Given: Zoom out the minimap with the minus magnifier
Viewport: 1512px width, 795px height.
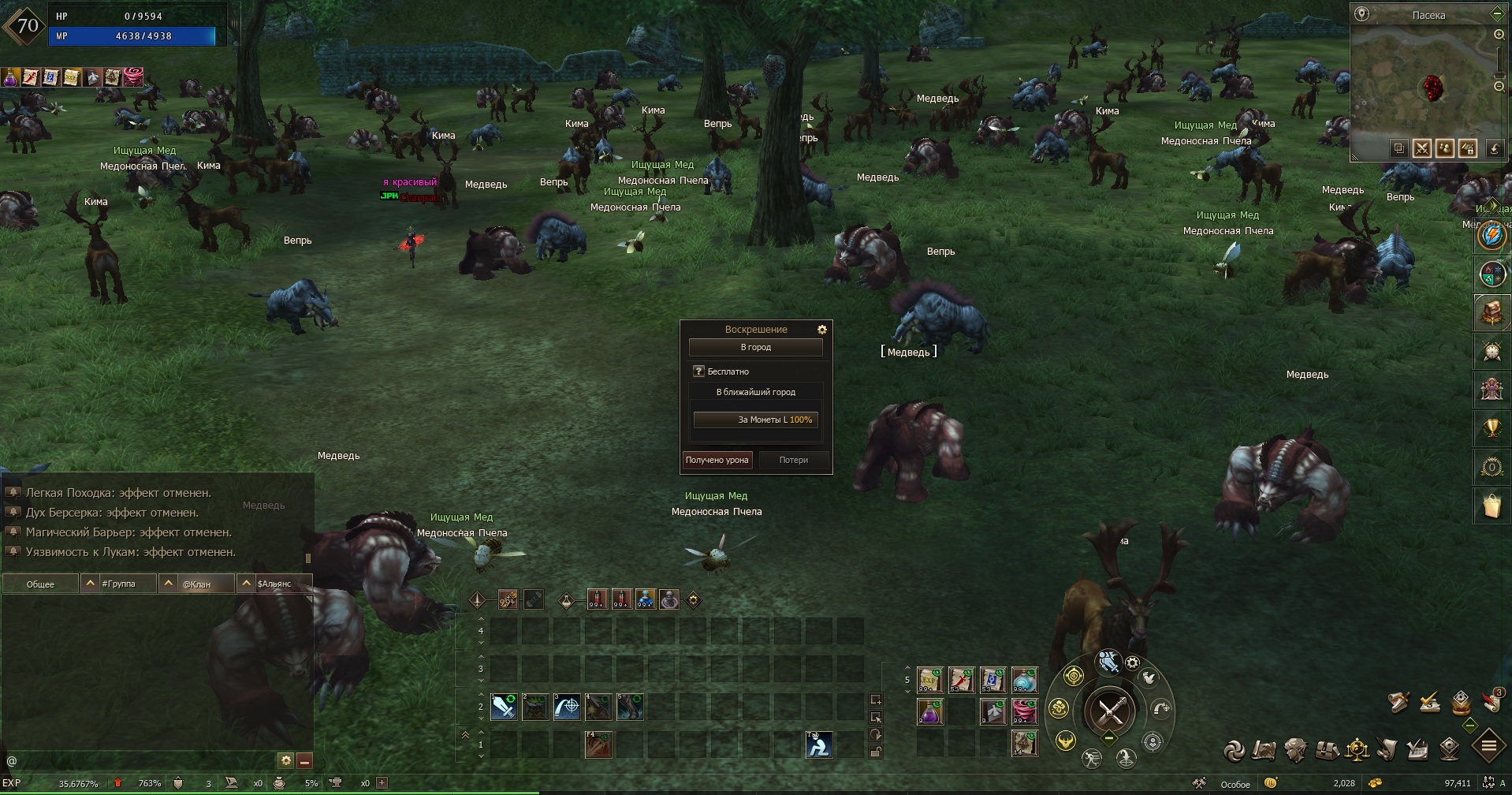Looking at the screenshot, I should (x=1499, y=87).
